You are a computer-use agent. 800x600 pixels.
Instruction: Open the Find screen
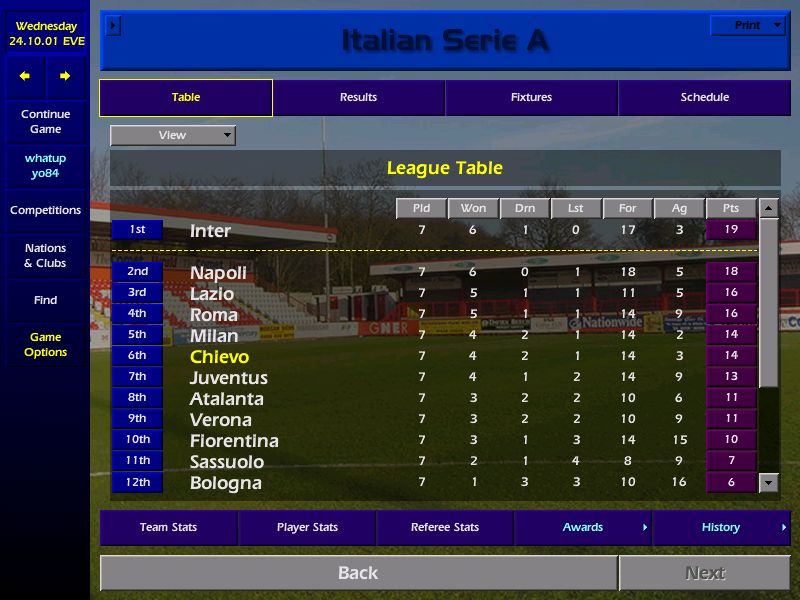click(45, 300)
